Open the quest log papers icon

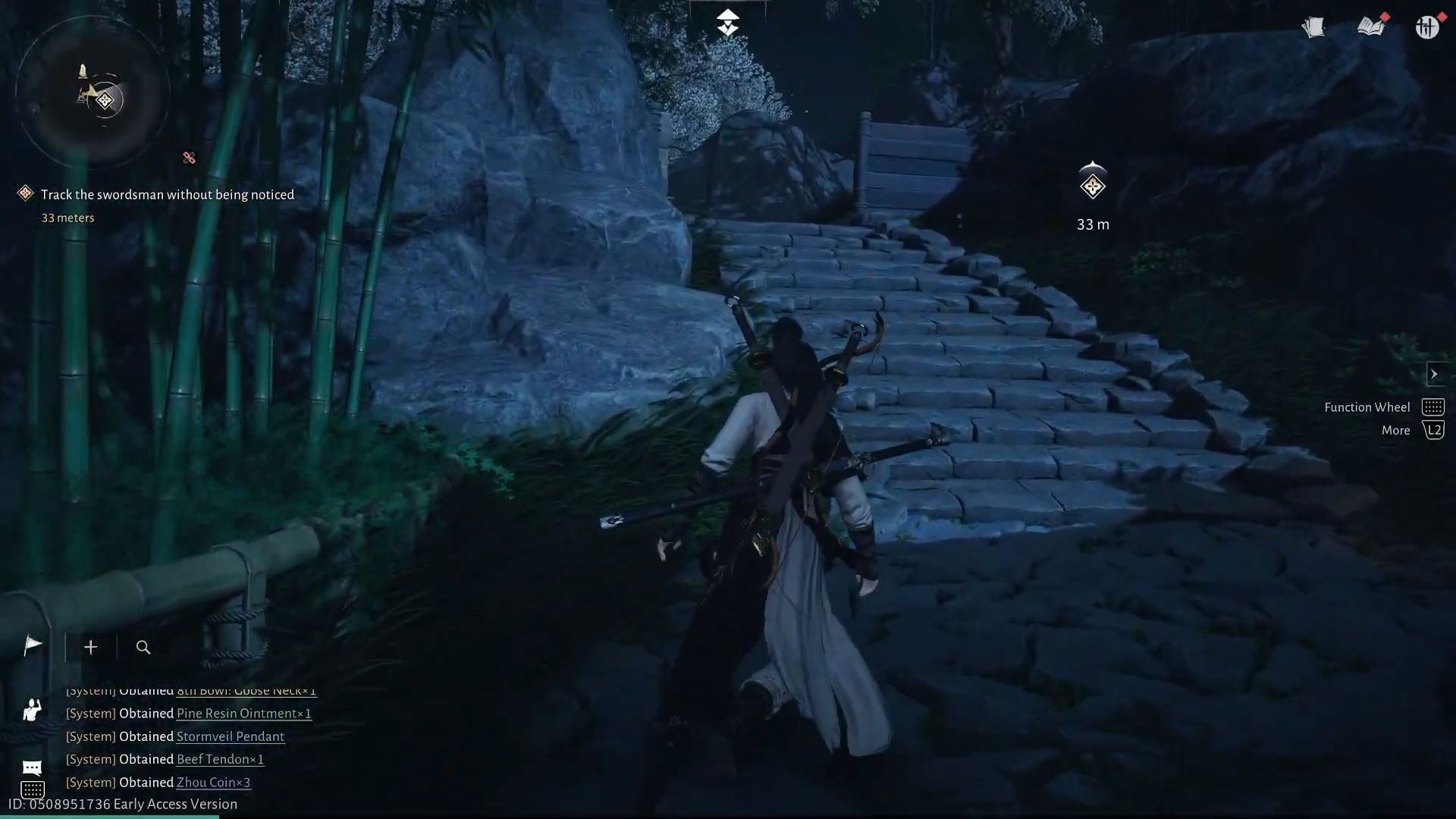coord(1313,27)
